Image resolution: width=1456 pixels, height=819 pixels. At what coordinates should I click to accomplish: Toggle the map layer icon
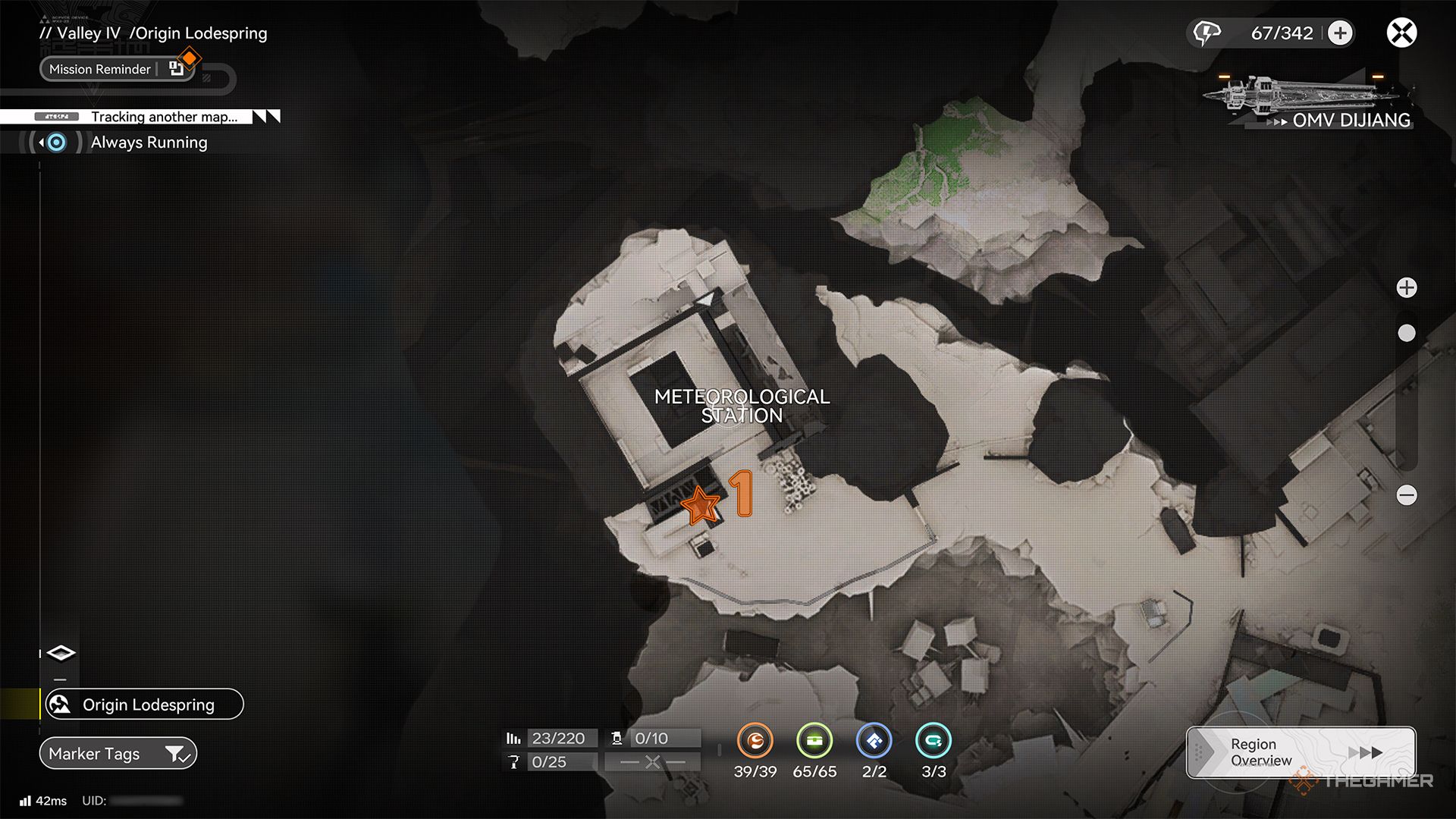61,653
